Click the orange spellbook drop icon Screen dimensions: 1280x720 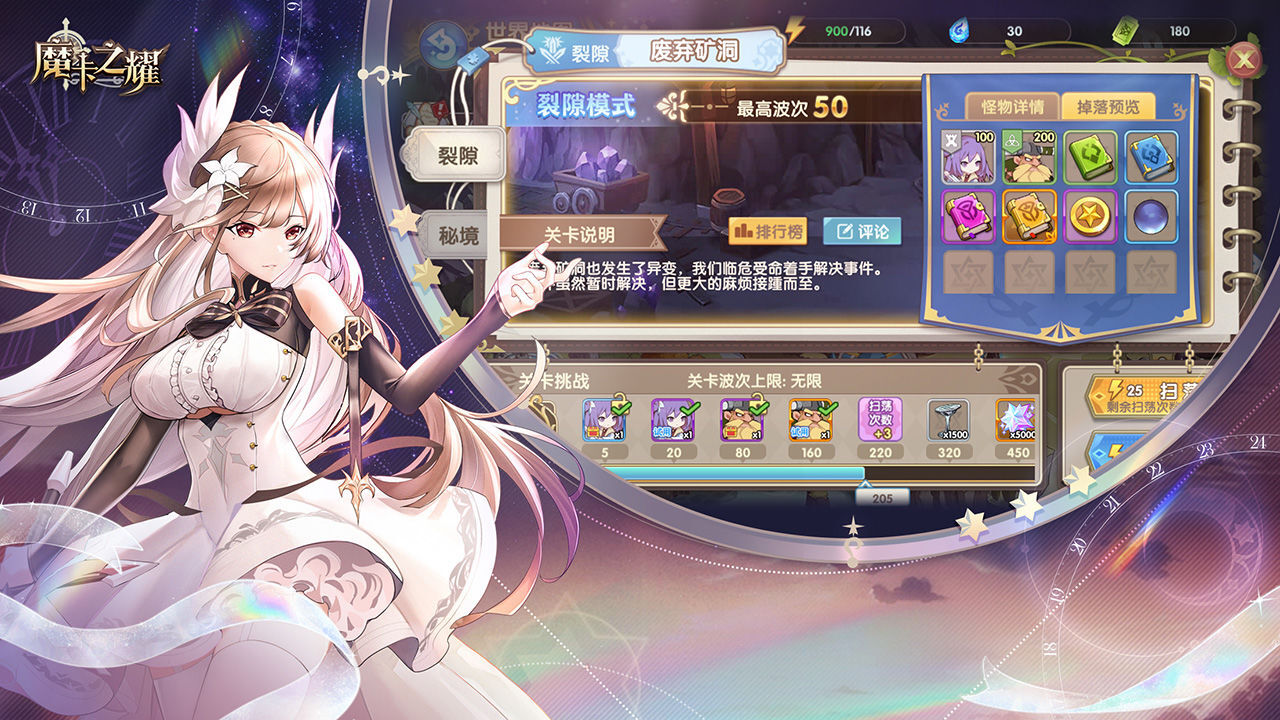pyautogui.click(x=1030, y=217)
